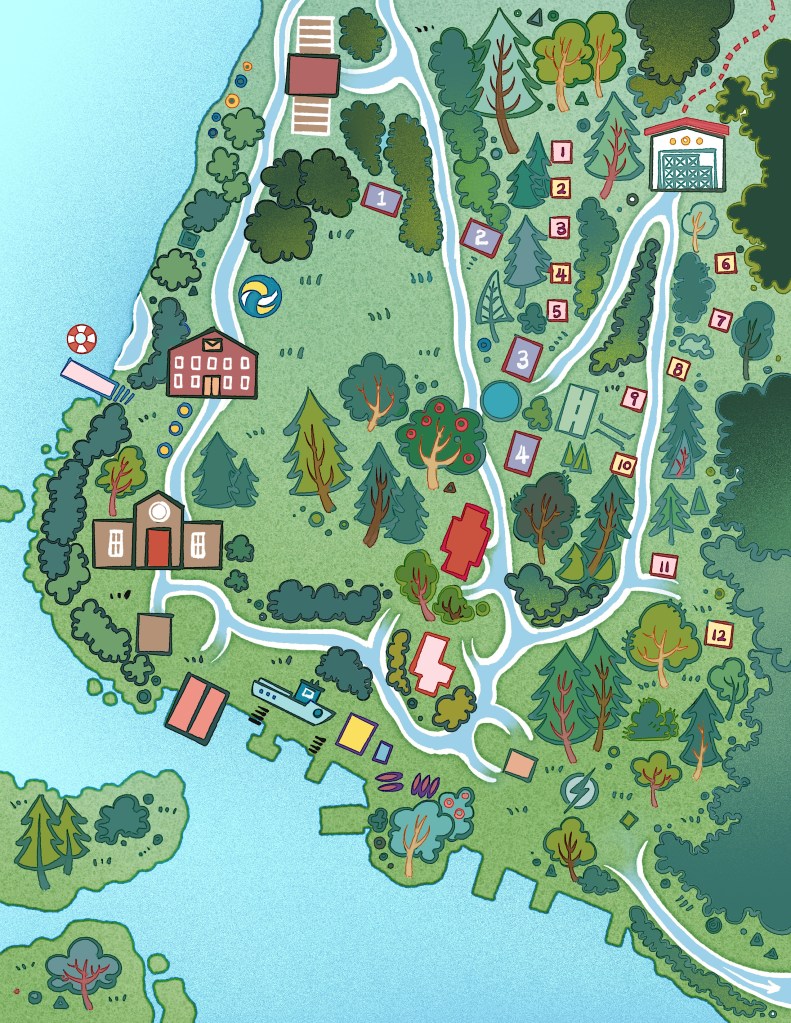
Task: Select cabin marker number 12
Action: pyautogui.click(x=718, y=633)
